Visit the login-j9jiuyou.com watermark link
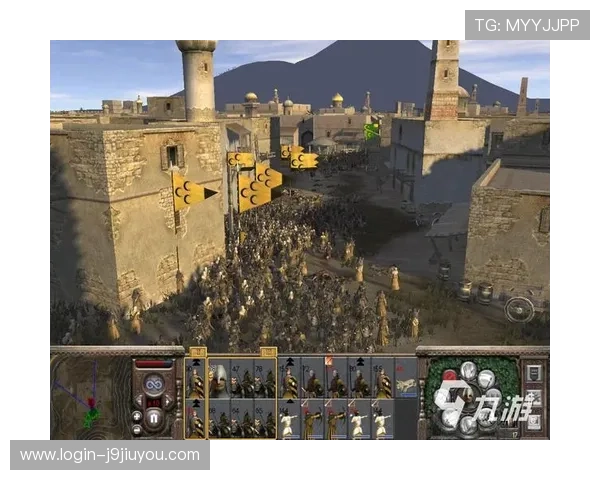This screenshot has width=600, height=480. [110, 455]
